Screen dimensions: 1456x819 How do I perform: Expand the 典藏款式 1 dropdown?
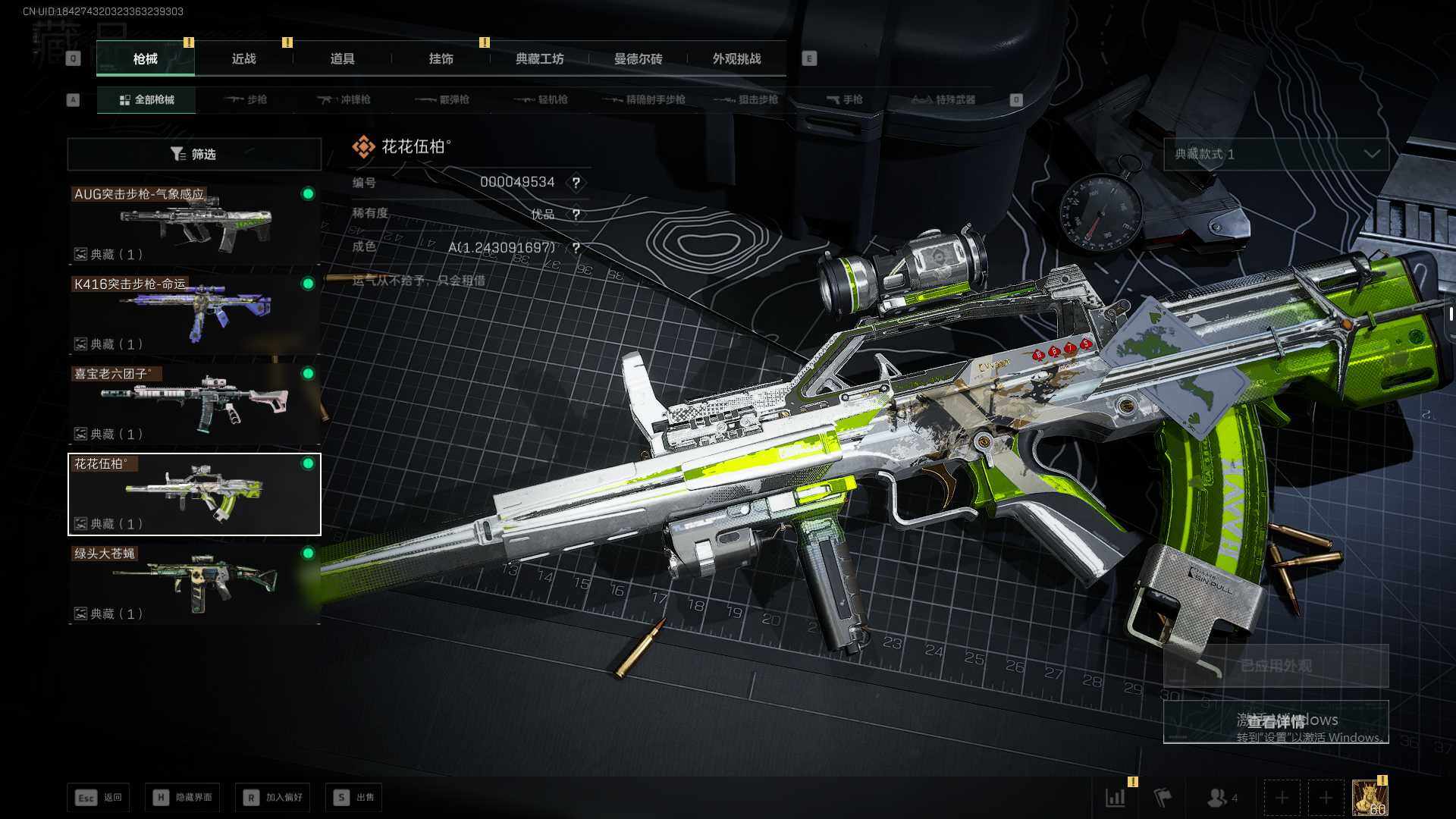1276,154
